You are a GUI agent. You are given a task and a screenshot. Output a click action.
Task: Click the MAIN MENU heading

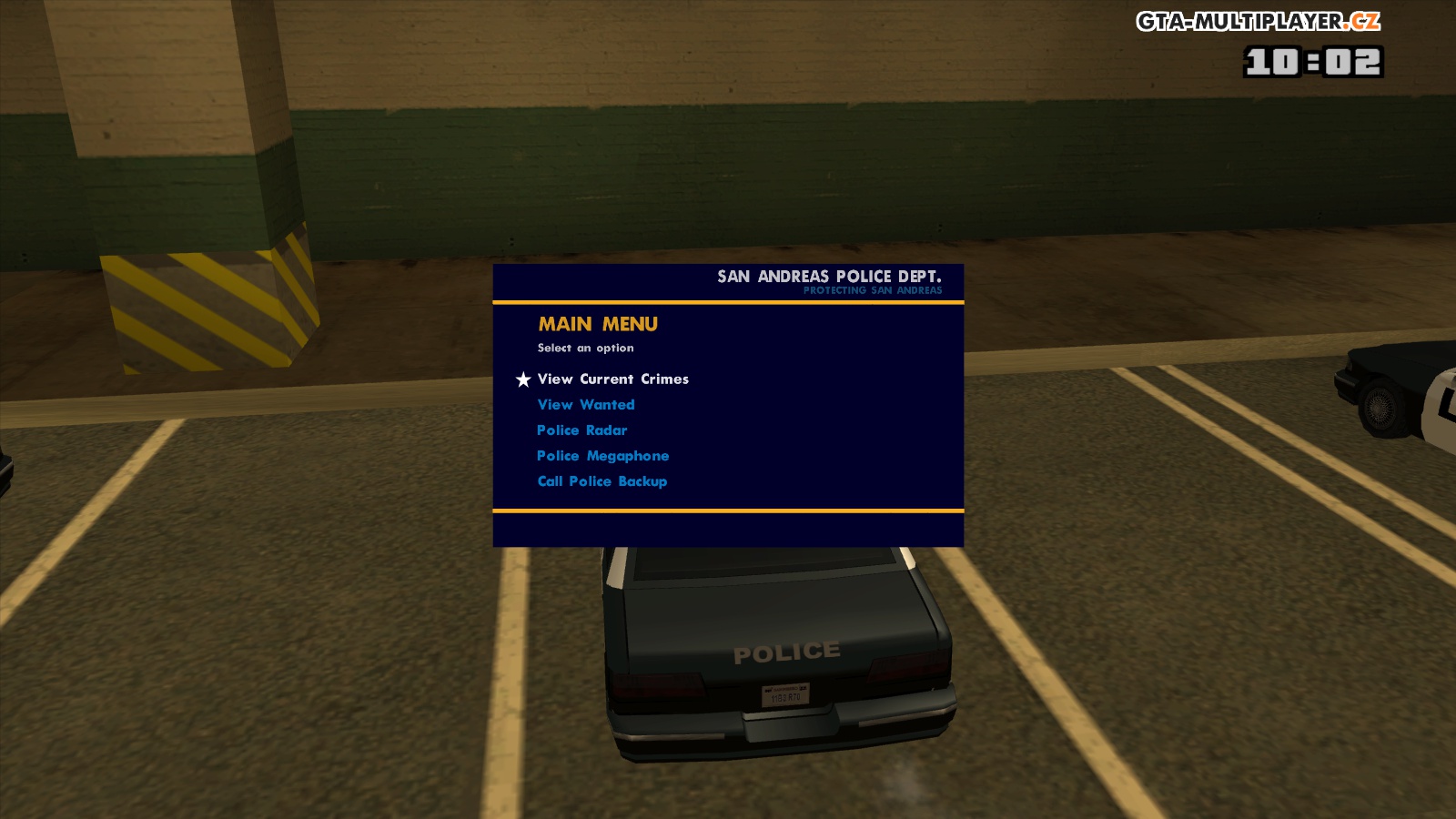point(598,324)
